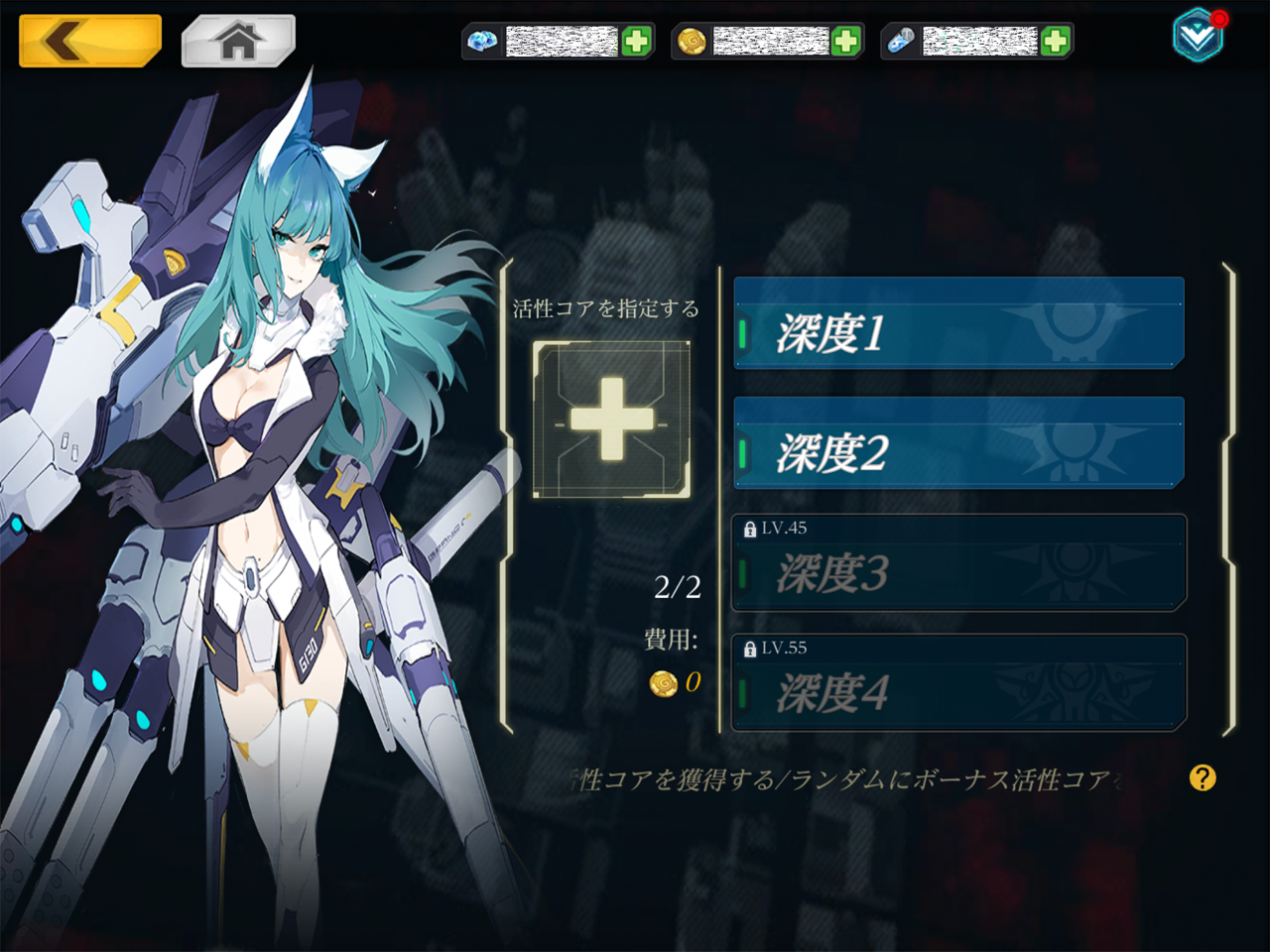
Task: Go back with the yellow arrow button
Action: (x=89, y=41)
